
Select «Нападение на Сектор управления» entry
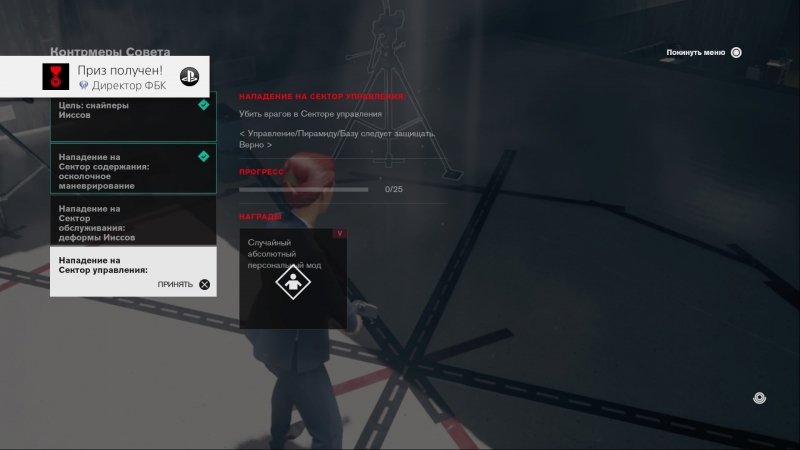[130, 271]
